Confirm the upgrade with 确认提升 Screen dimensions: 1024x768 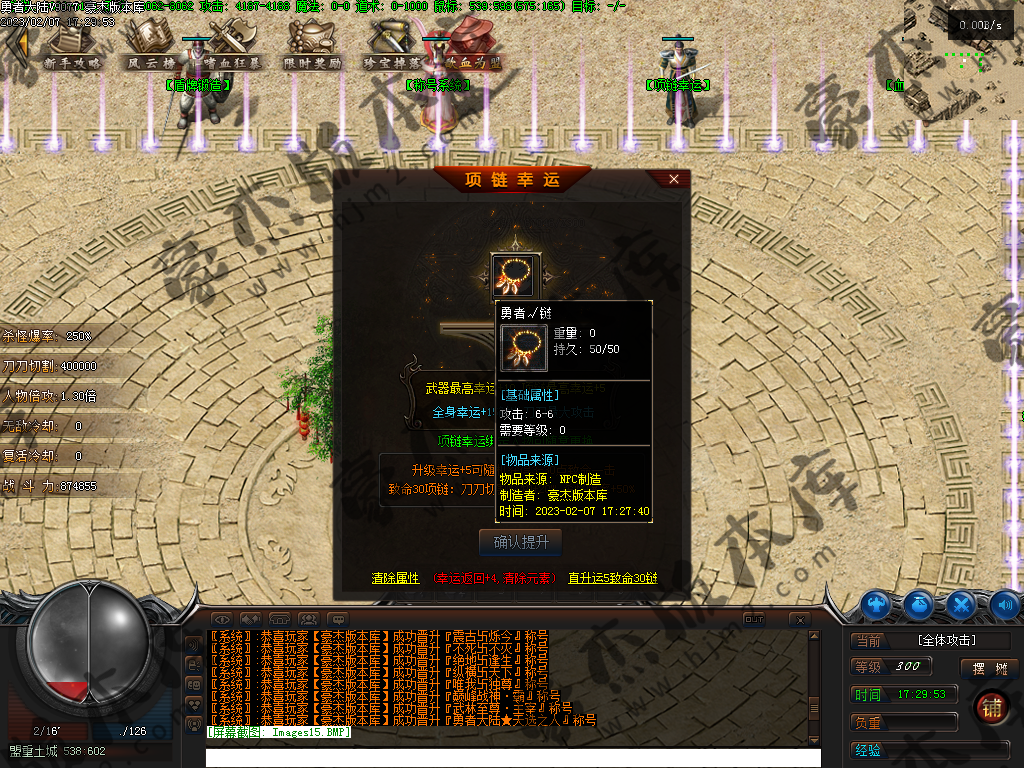click(x=520, y=542)
